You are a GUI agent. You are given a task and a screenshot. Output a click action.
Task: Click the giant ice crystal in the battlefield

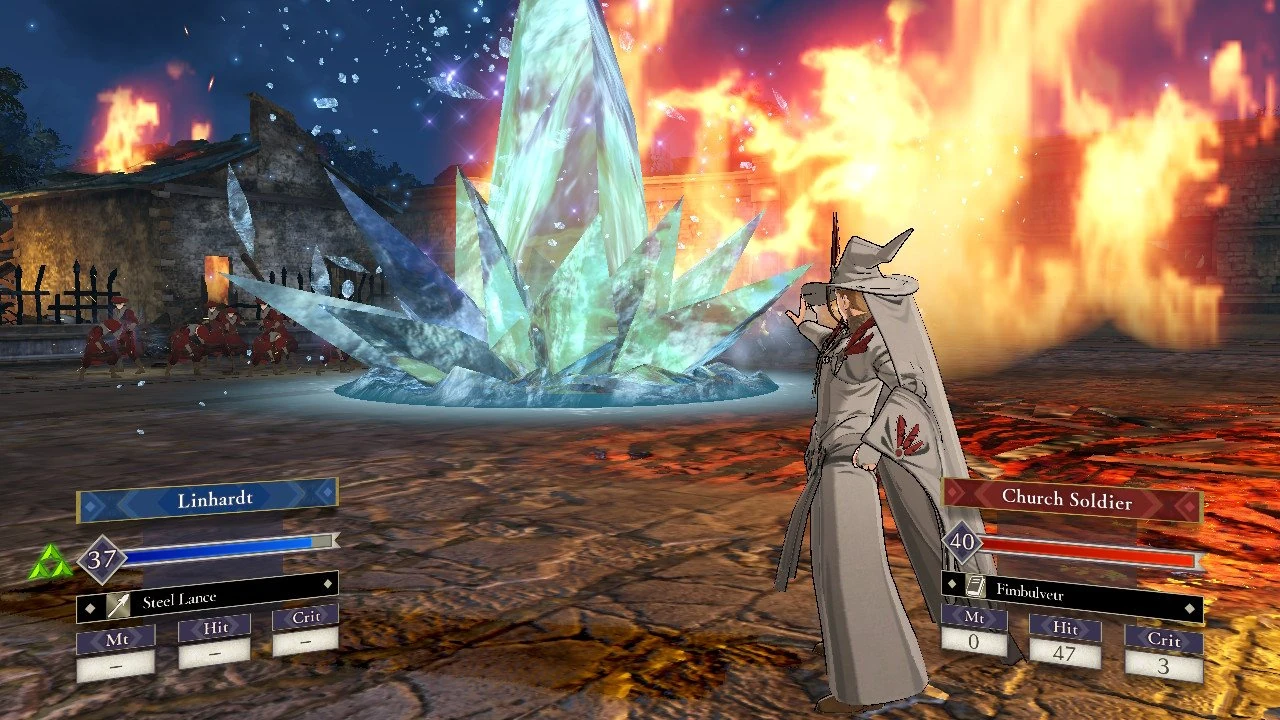click(550, 250)
